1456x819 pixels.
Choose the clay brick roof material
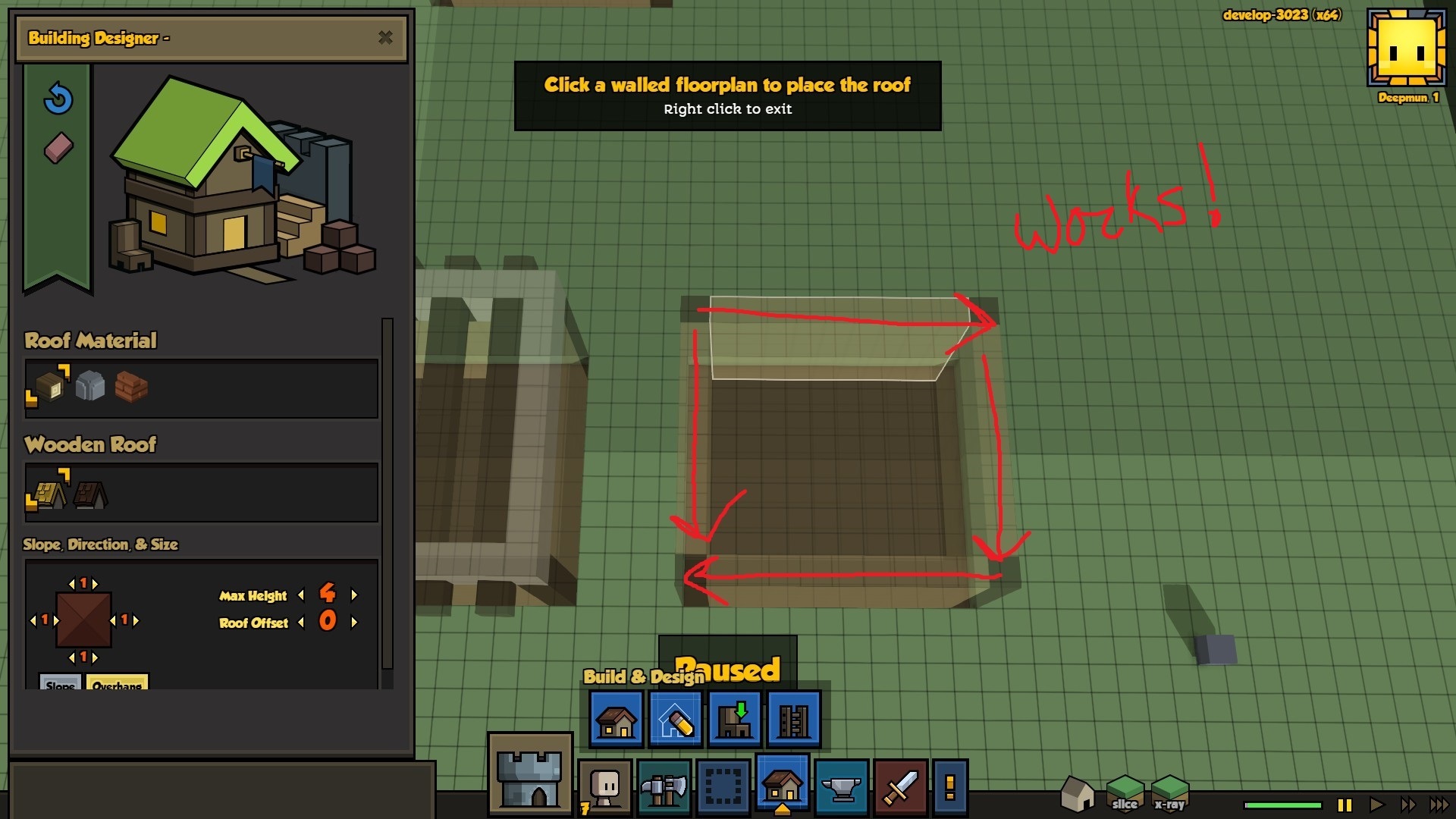point(131,386)
